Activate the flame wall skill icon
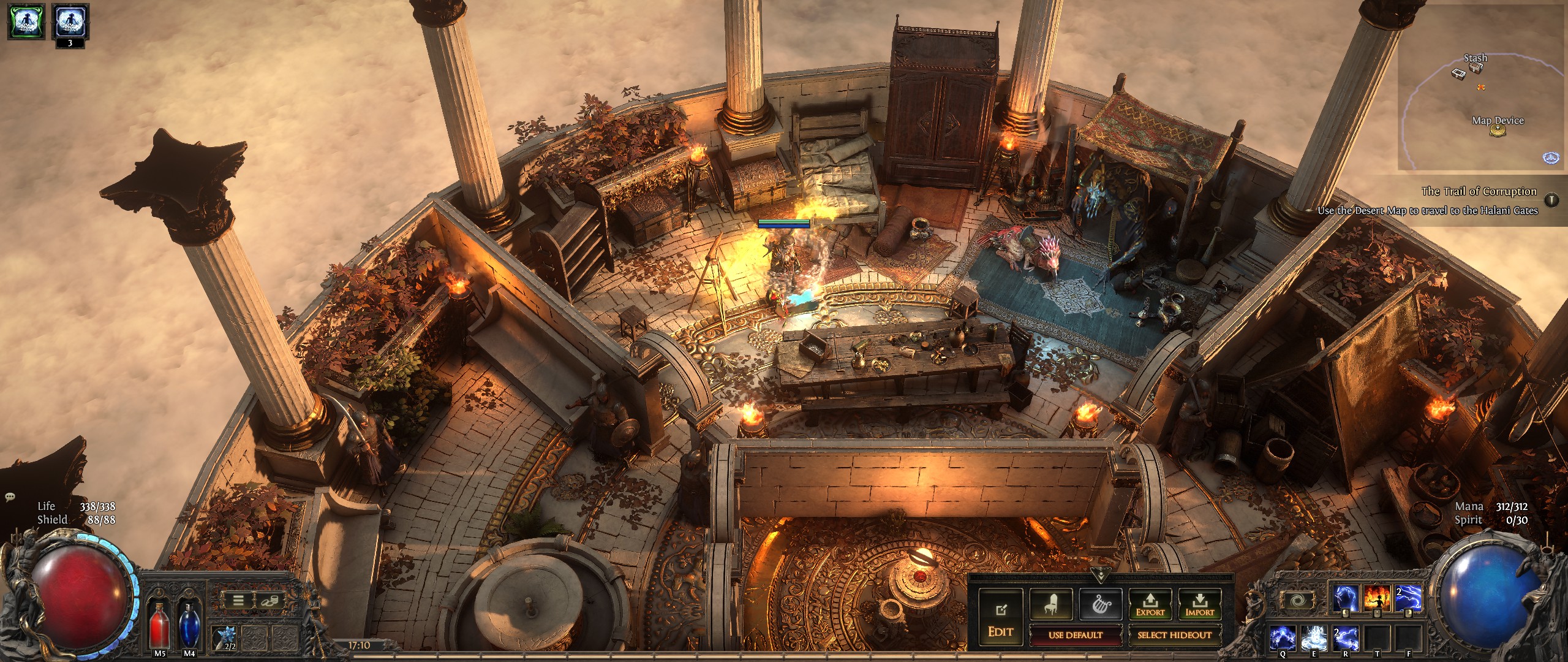 1376,598
